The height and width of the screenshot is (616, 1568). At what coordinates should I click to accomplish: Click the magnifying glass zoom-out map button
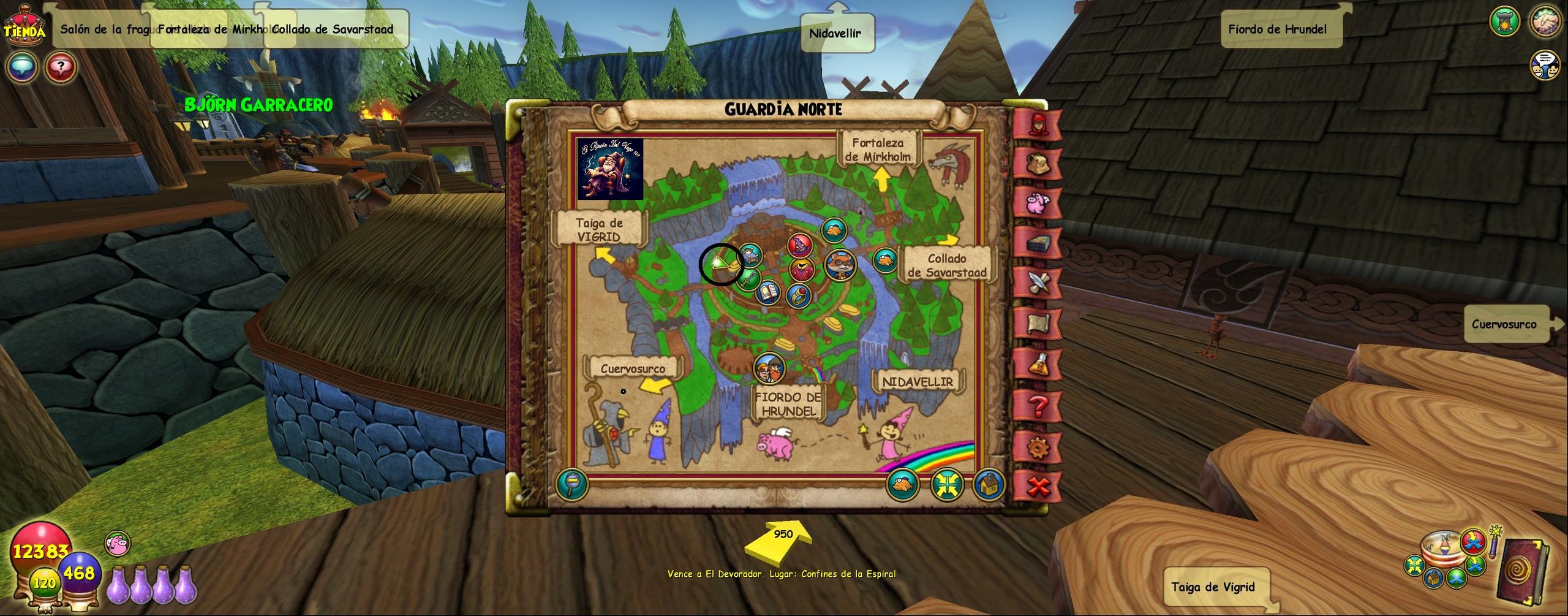click(571, 485)
